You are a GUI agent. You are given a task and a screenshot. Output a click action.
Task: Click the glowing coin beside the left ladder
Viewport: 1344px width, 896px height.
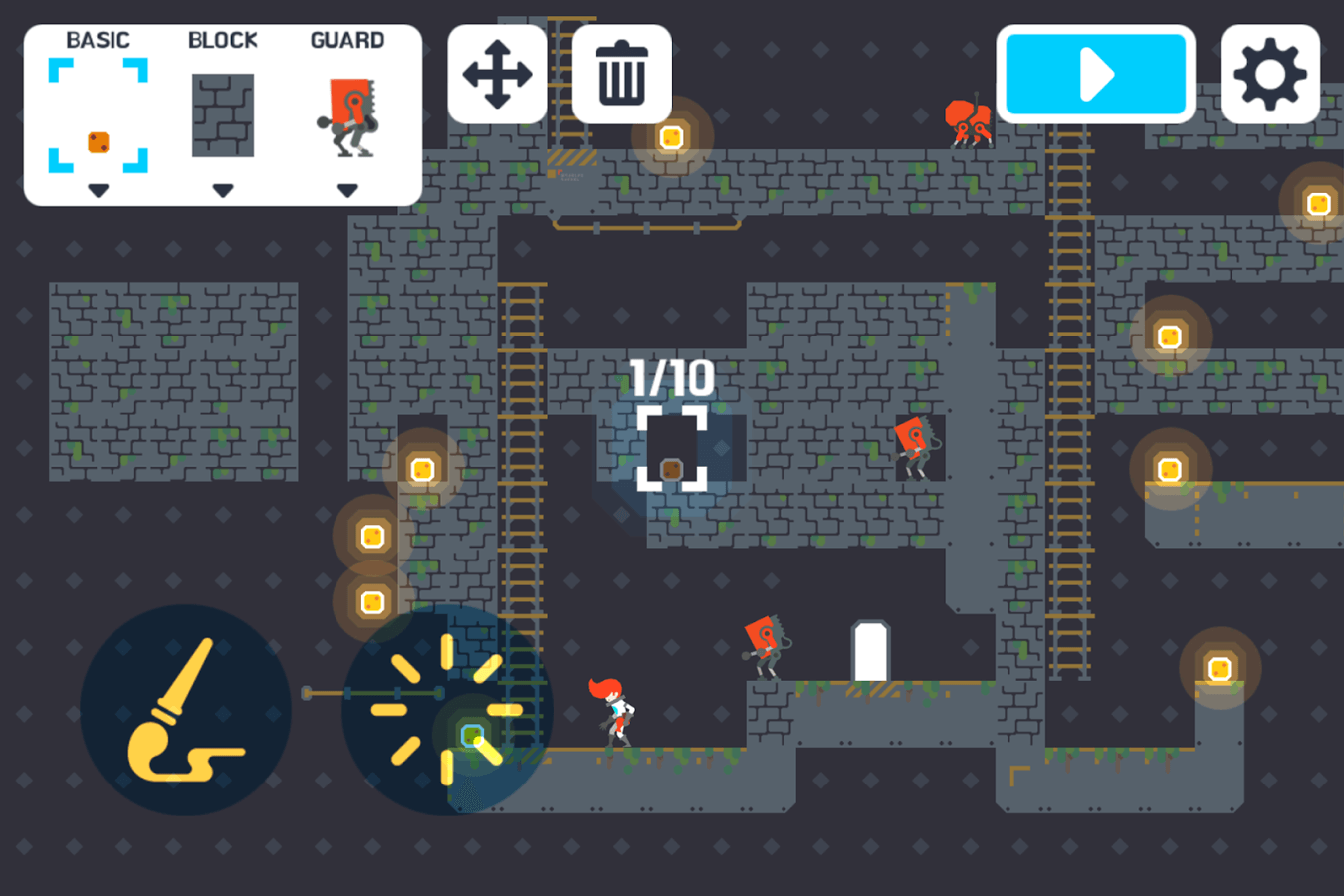coord(422,467)
